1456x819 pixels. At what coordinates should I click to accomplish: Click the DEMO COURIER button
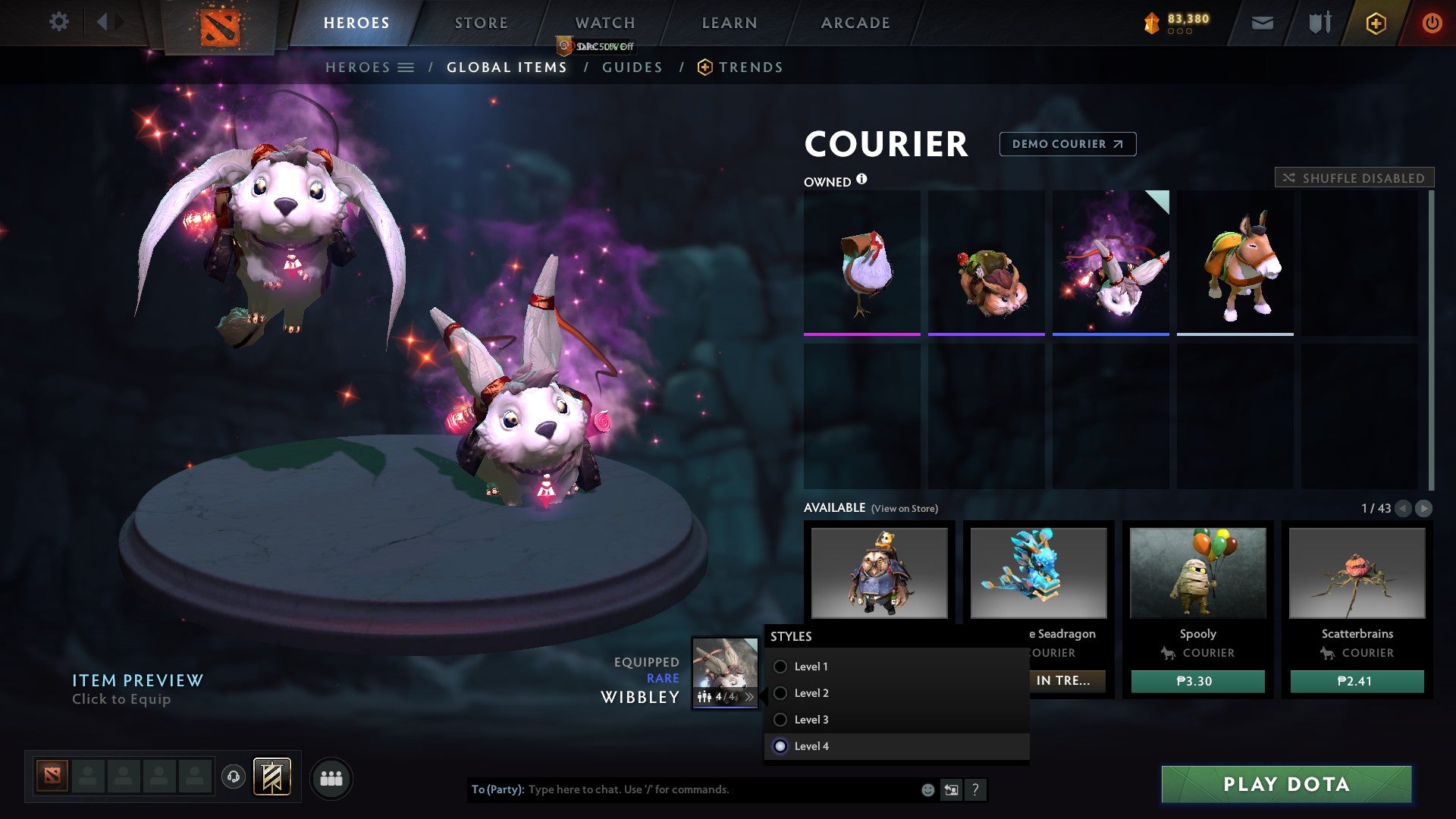[x=1067, y=144]
